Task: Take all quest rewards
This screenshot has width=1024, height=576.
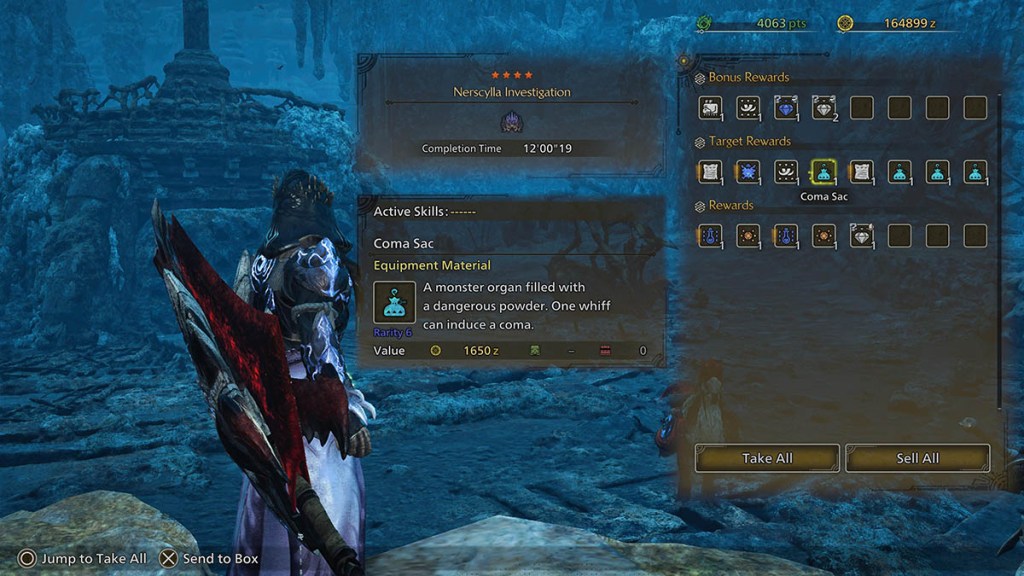Action: click(767, 458)
